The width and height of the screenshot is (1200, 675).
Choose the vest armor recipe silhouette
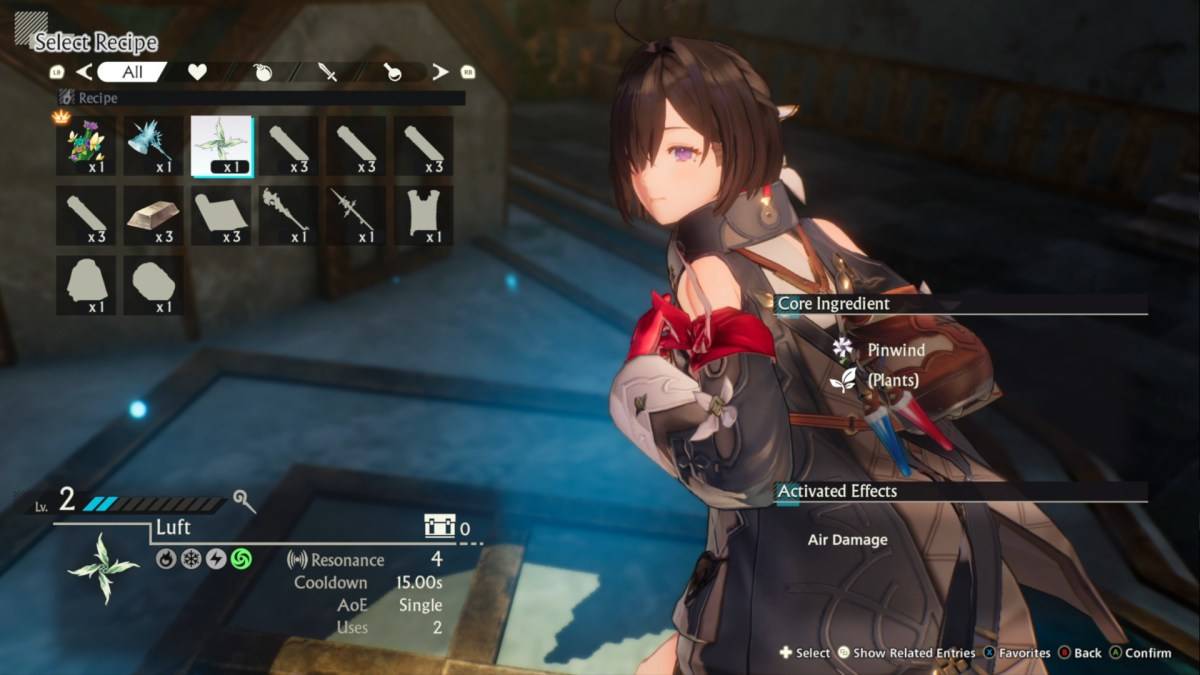[423, 215]
